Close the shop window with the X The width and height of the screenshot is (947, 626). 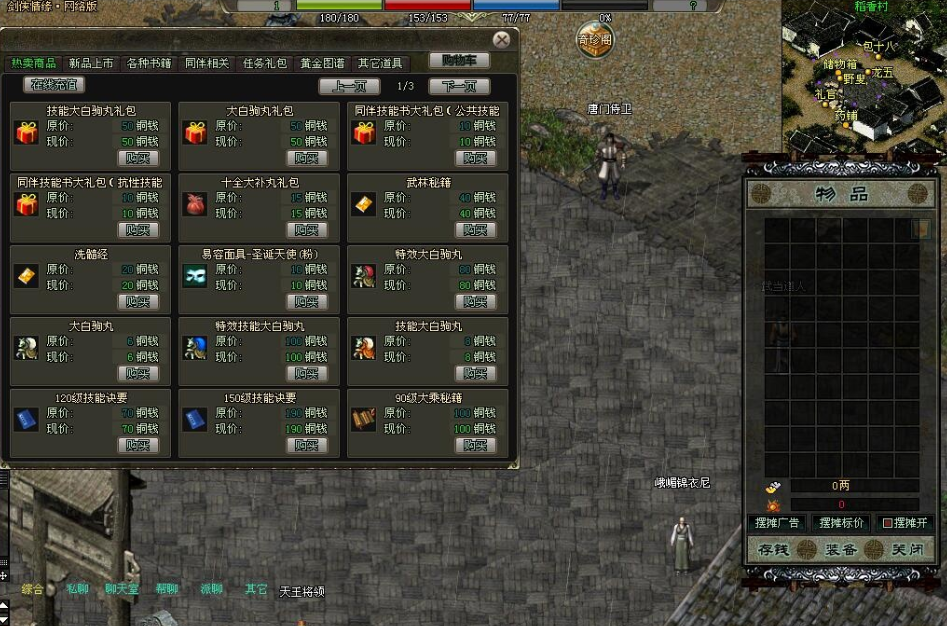[x=501, y=40]
